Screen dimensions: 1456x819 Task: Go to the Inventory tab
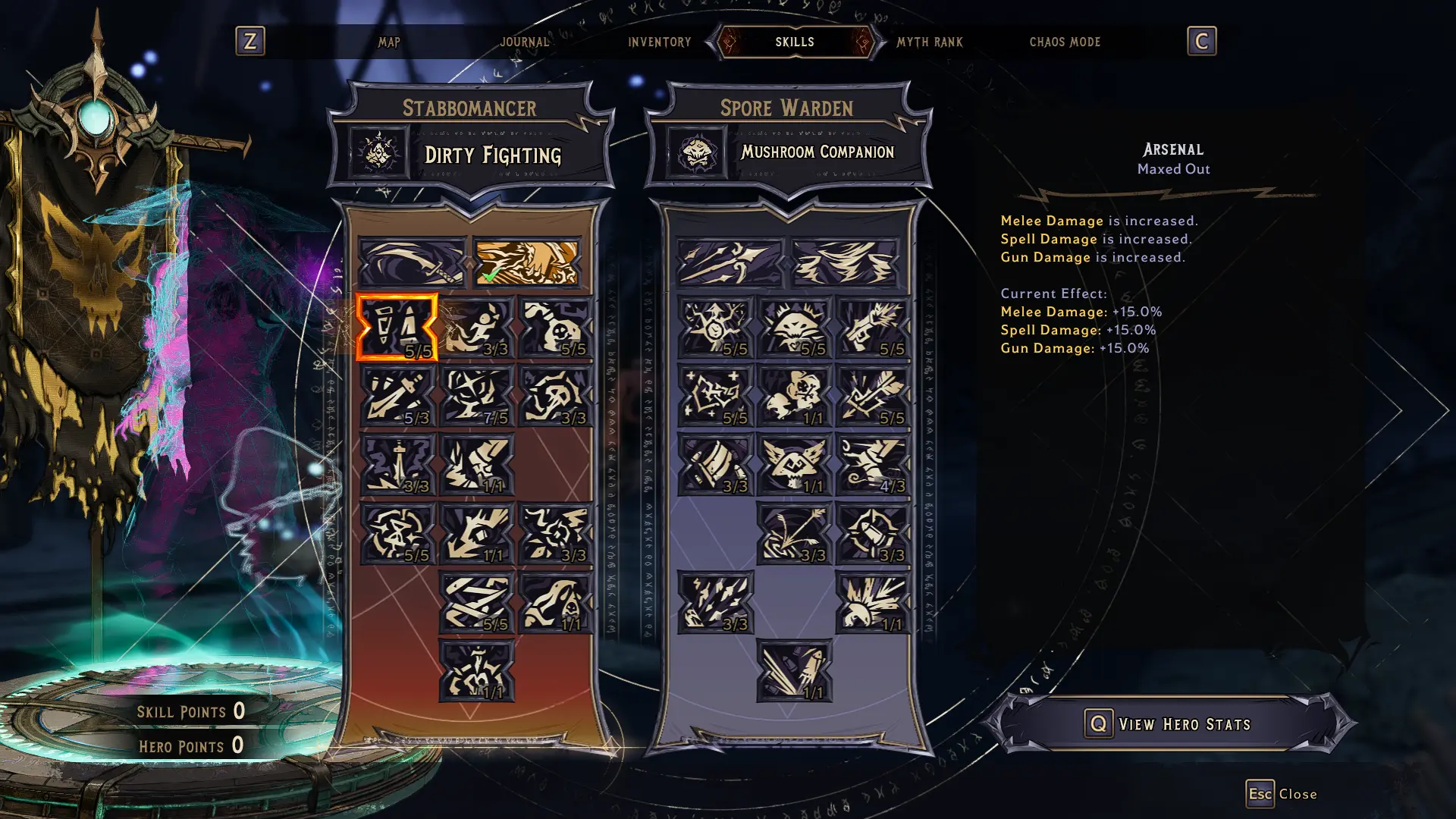(x=659, y=42)
